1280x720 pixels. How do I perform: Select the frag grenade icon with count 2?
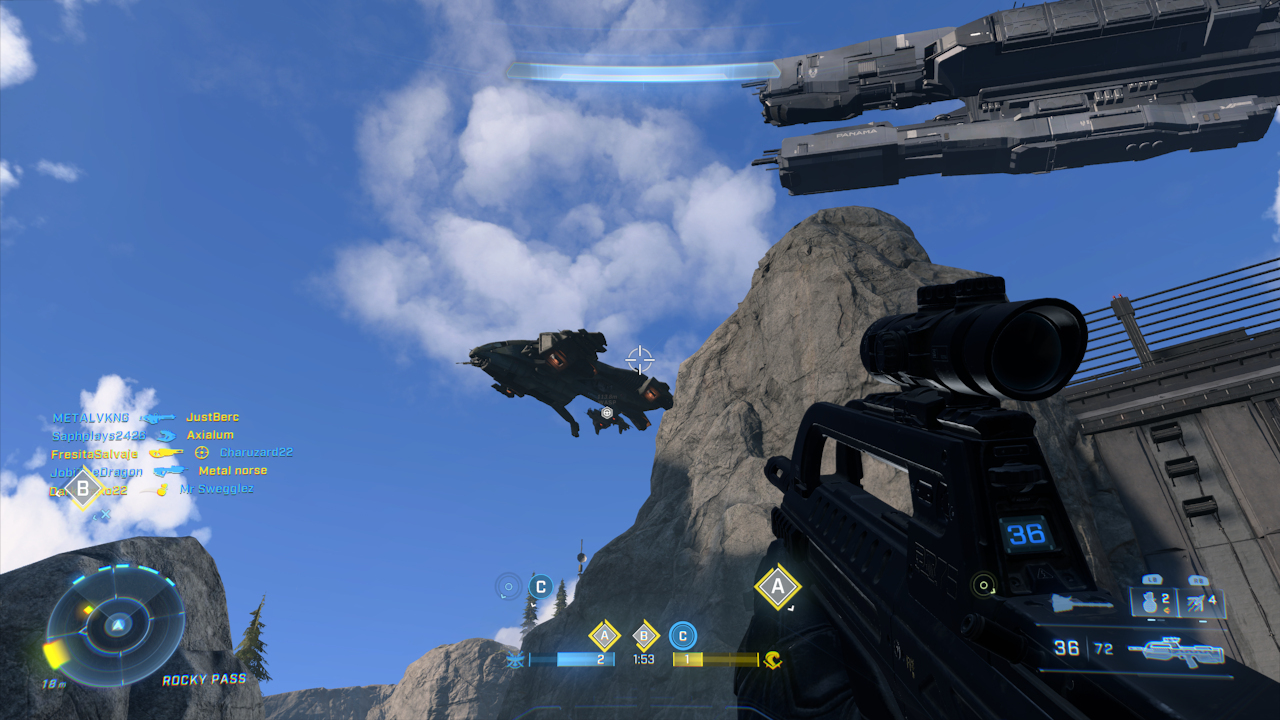click(x=1148, y=605)
